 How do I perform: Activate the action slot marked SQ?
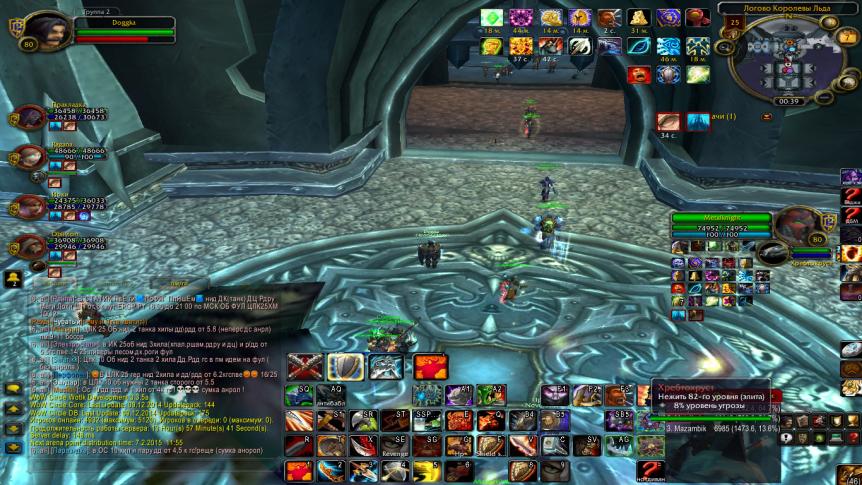click(x=300, y=395)
